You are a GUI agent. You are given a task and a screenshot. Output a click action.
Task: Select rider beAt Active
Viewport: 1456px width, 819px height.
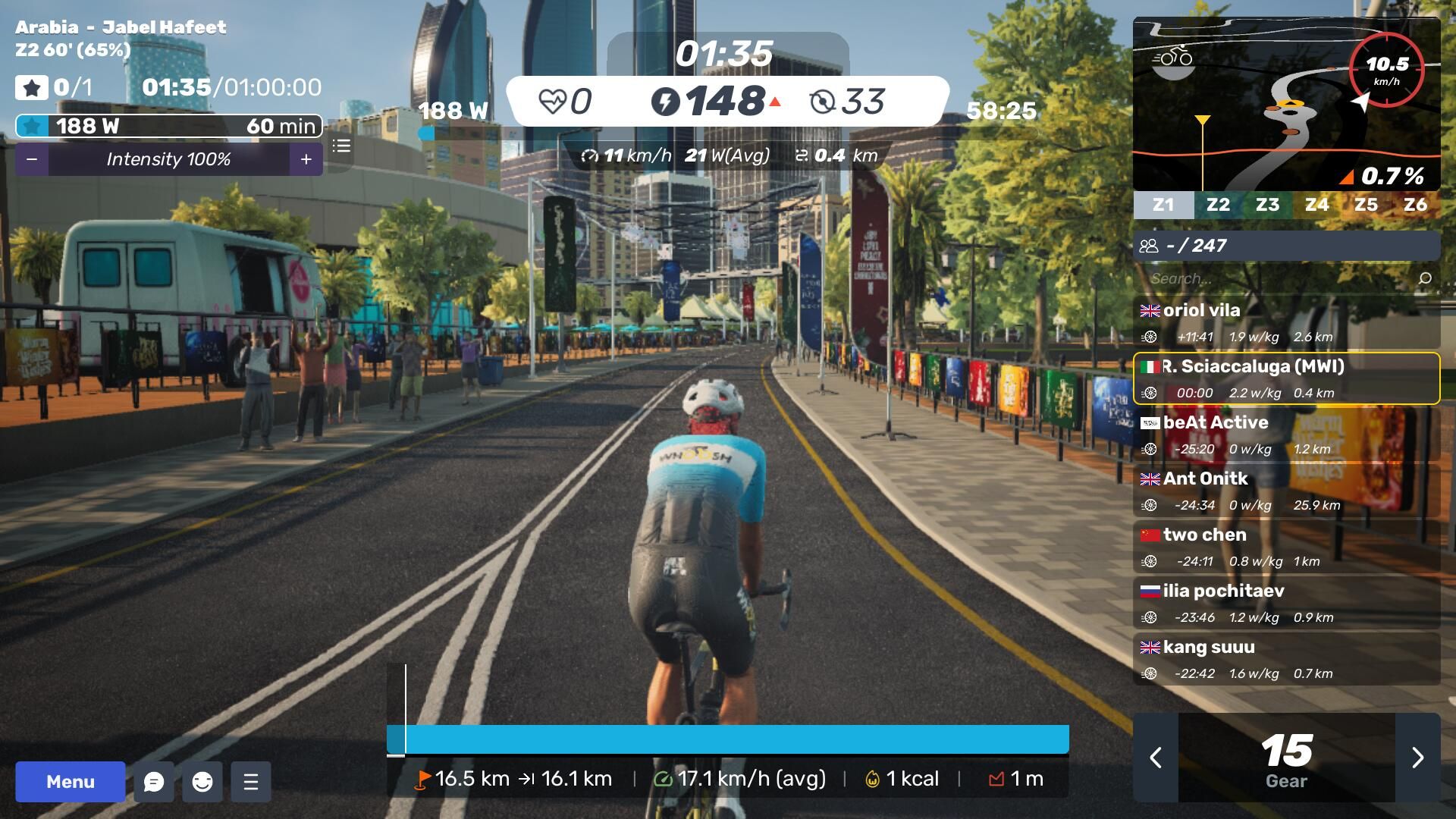(1286, 435)
